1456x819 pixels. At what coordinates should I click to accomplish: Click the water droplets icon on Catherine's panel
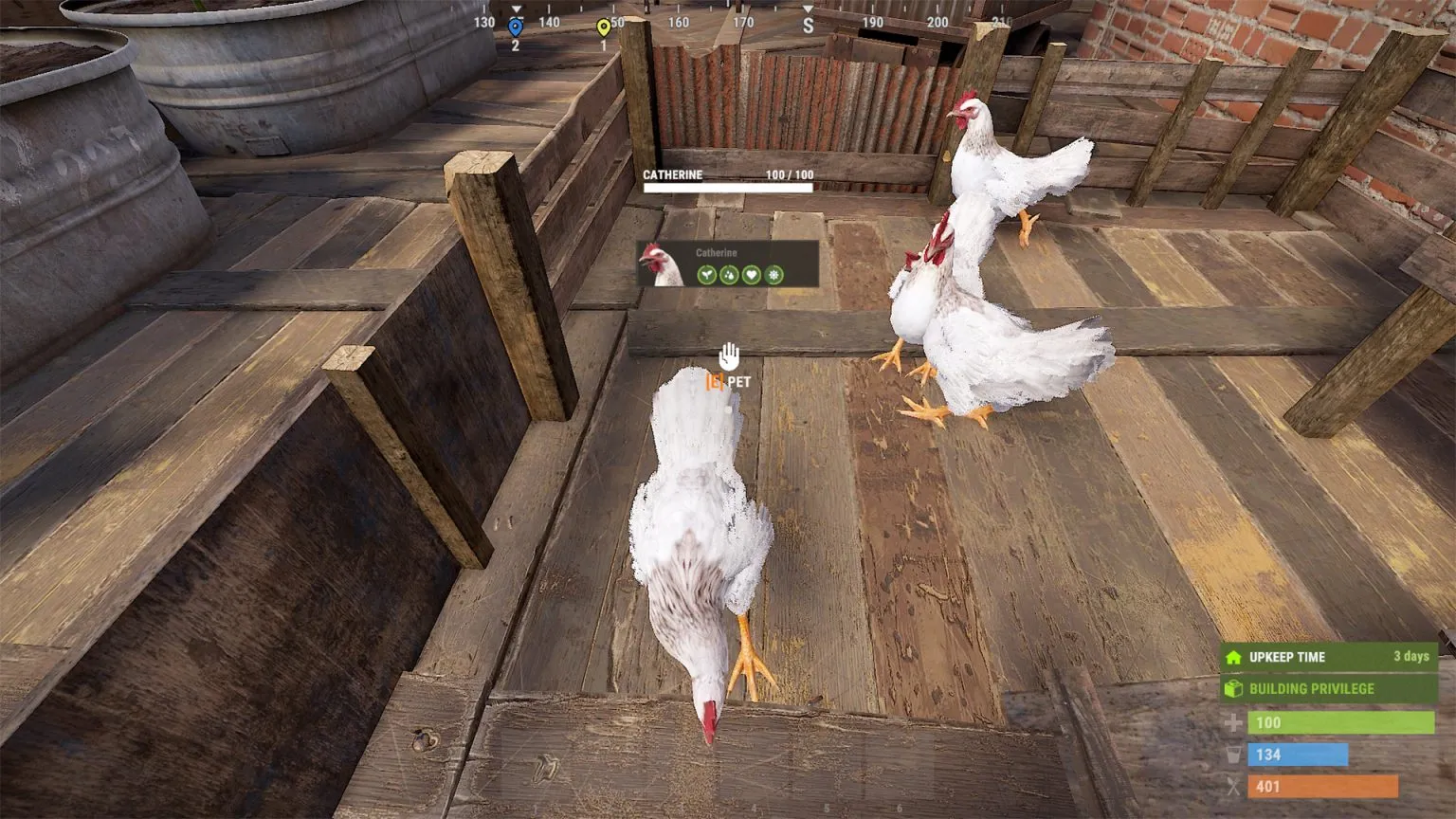pos(729,275)
